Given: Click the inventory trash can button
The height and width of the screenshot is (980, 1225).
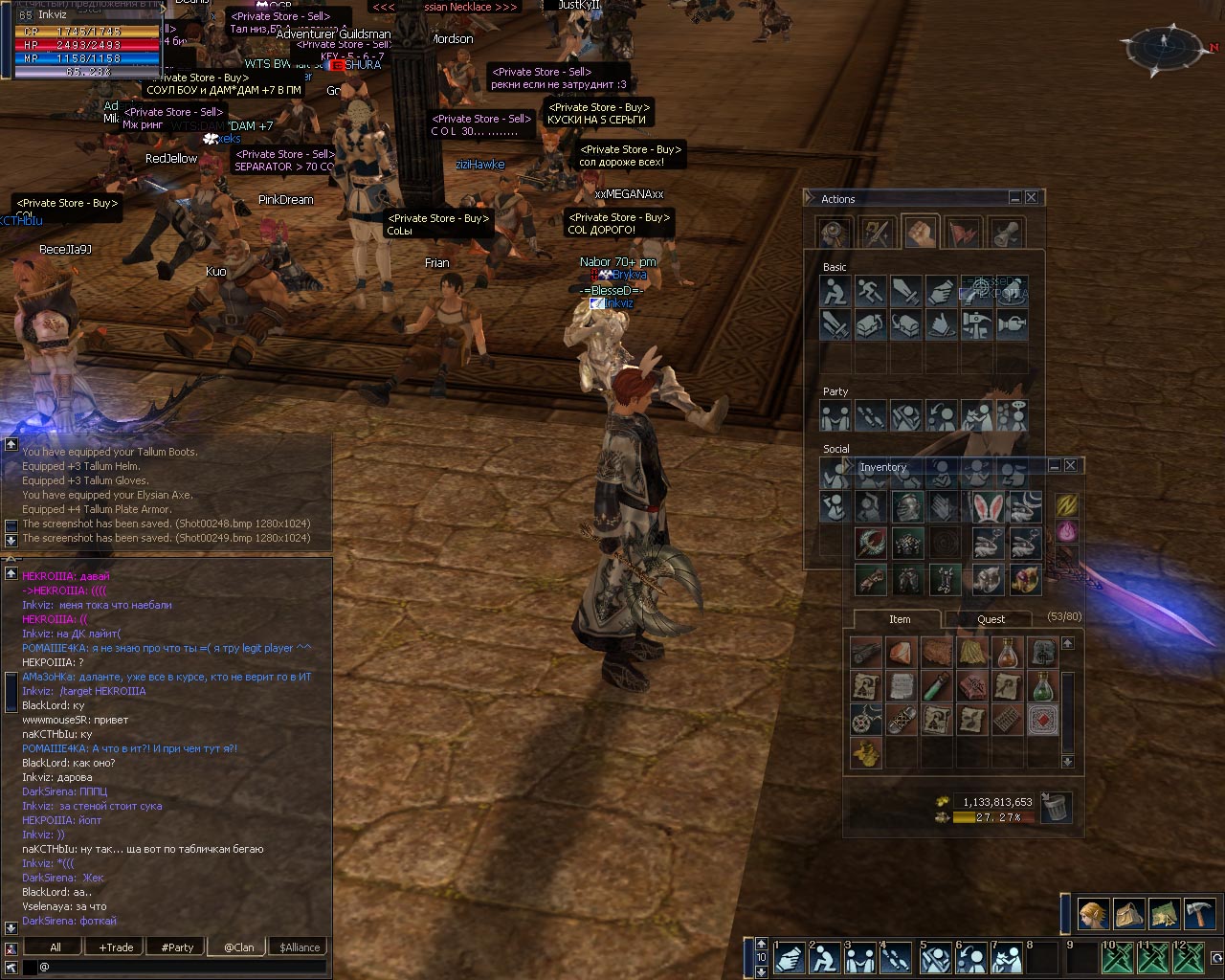Looking at the screenshot, I should tap(1055, 808).
